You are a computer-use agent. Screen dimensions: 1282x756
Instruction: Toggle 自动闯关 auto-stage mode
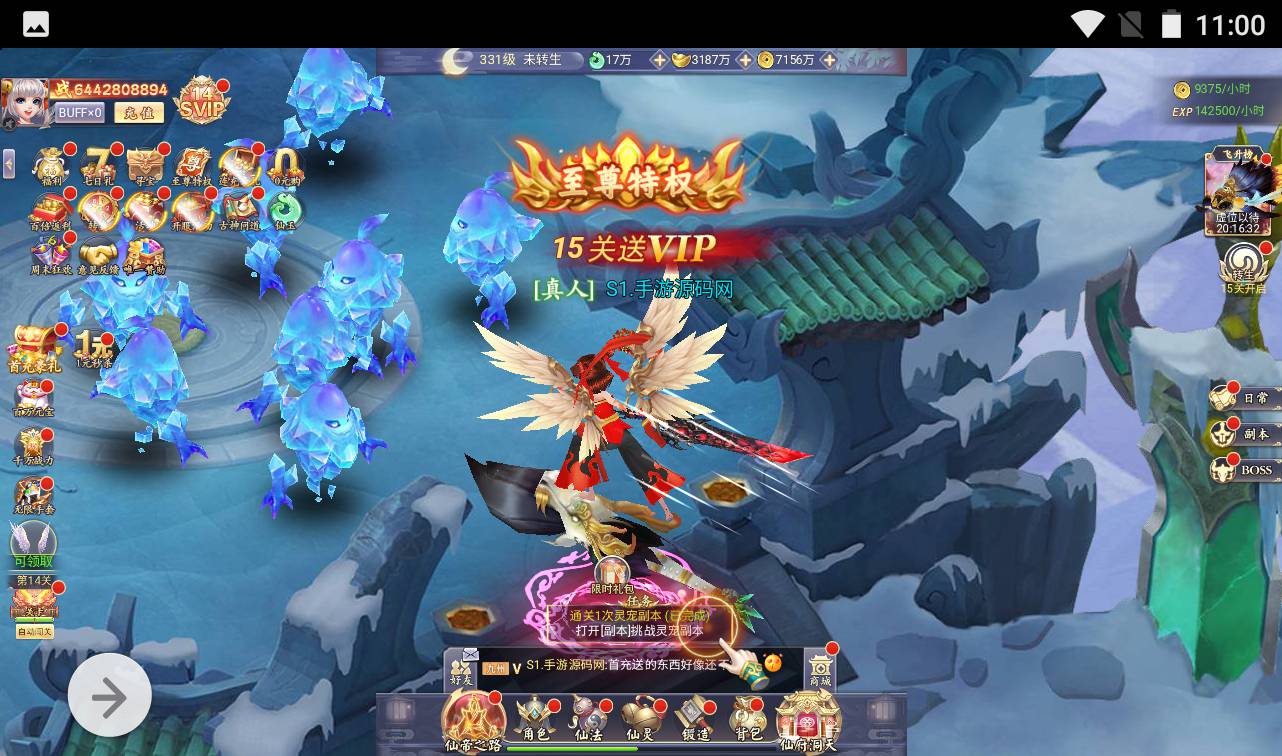click(37, 632)
